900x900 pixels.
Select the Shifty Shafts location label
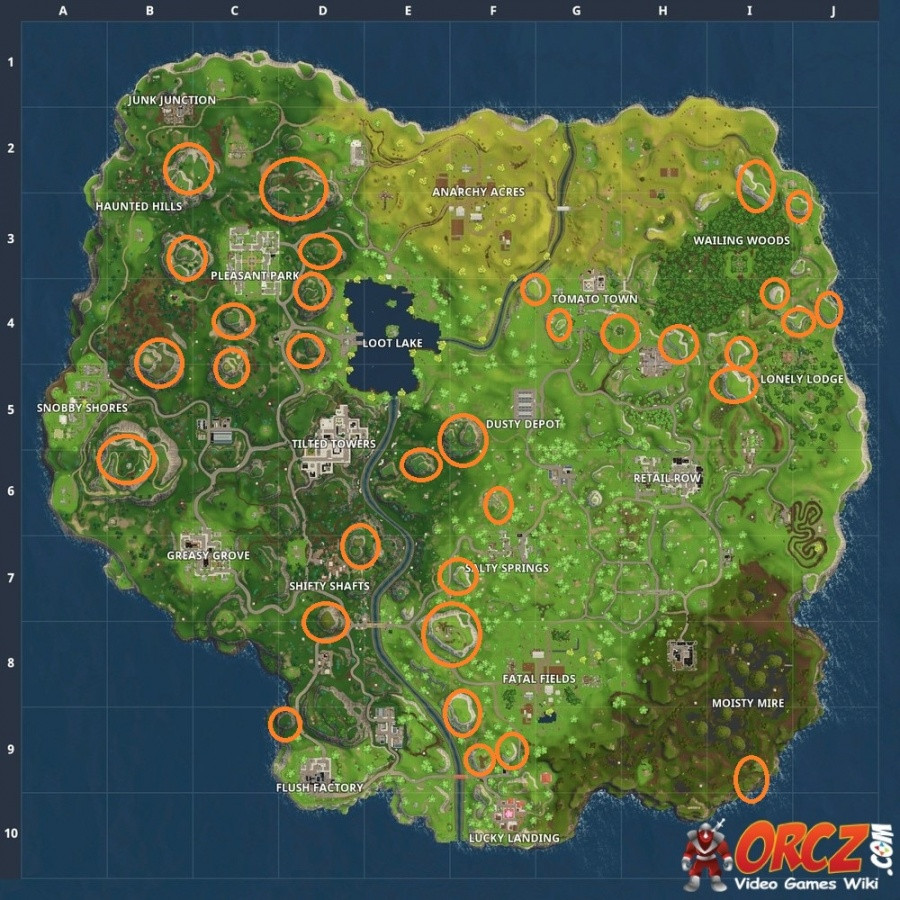click(329, 586)
